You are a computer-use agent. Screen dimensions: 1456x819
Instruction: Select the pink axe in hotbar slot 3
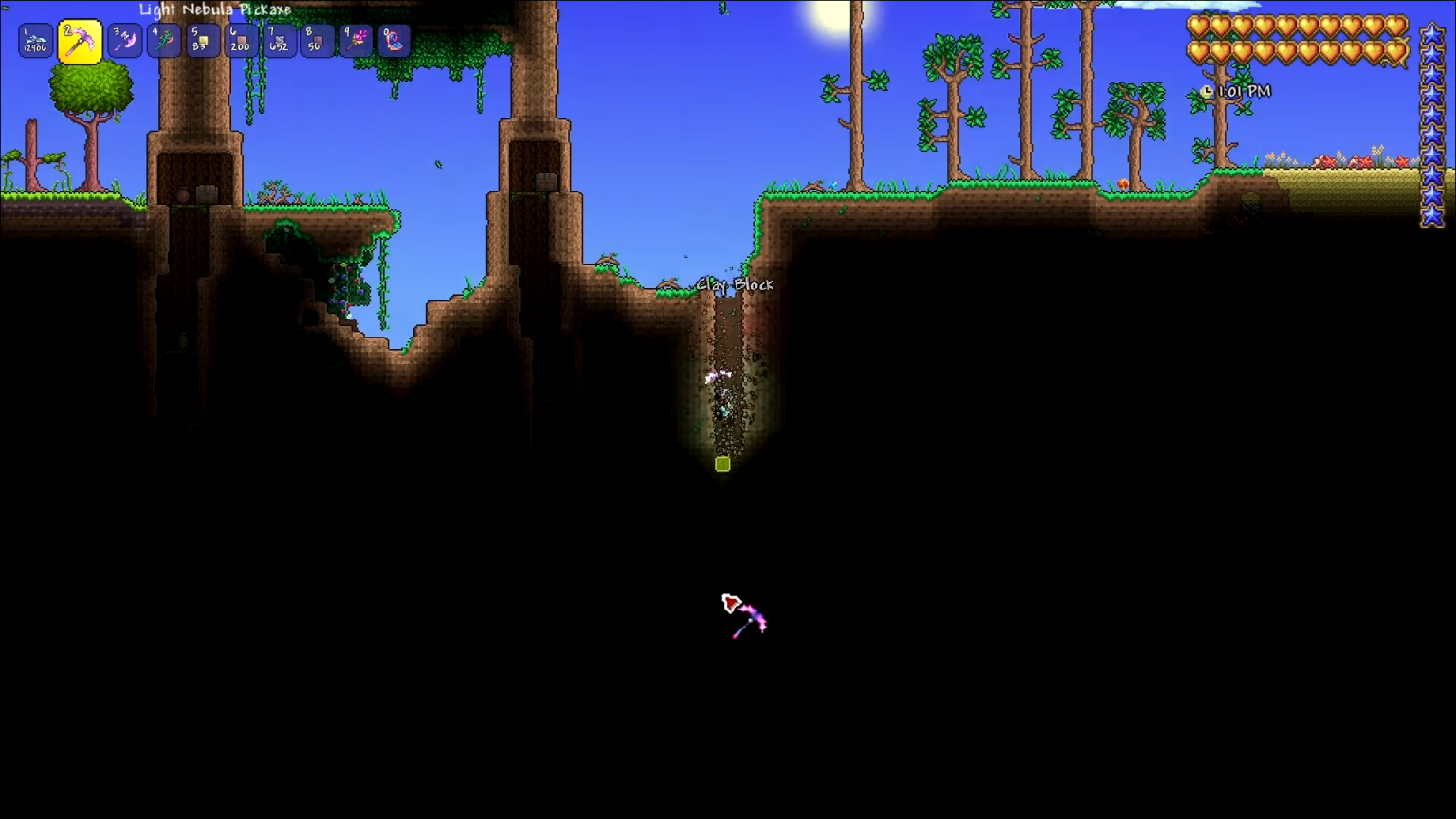(x=124, y=40)
